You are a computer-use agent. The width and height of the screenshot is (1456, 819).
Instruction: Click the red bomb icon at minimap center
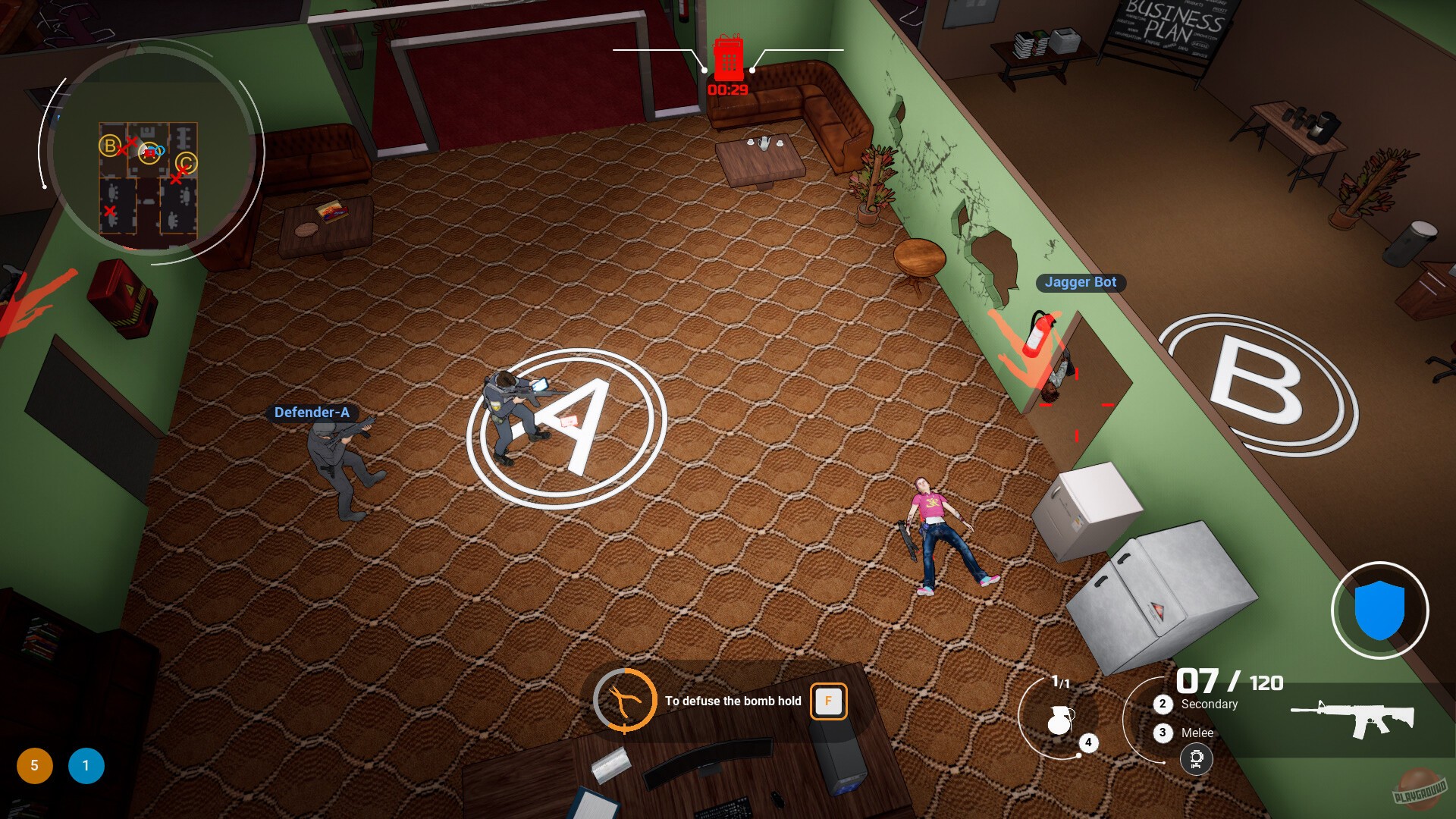pos(150,152)
